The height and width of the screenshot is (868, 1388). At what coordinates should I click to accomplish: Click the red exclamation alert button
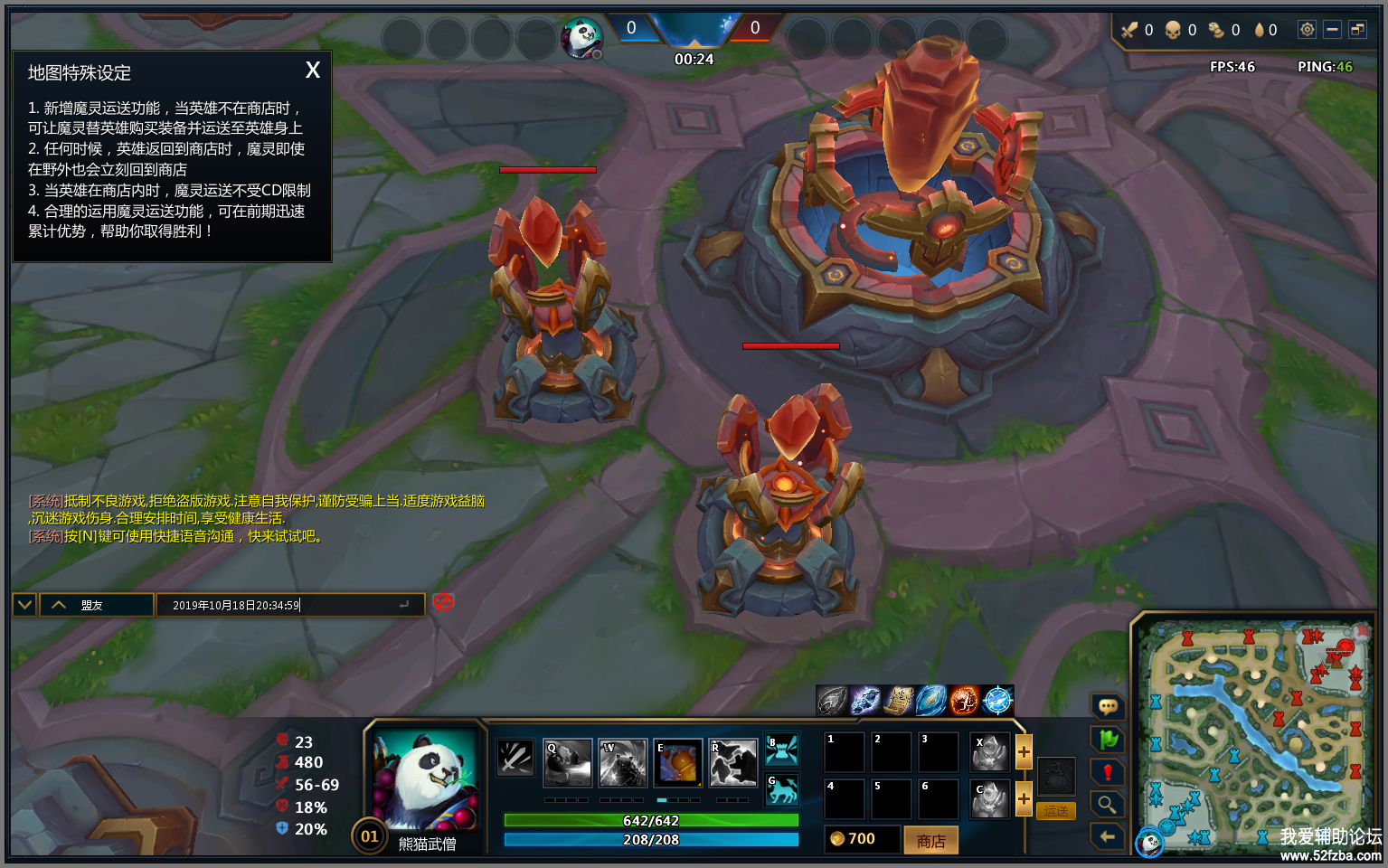click(1108, 772)
